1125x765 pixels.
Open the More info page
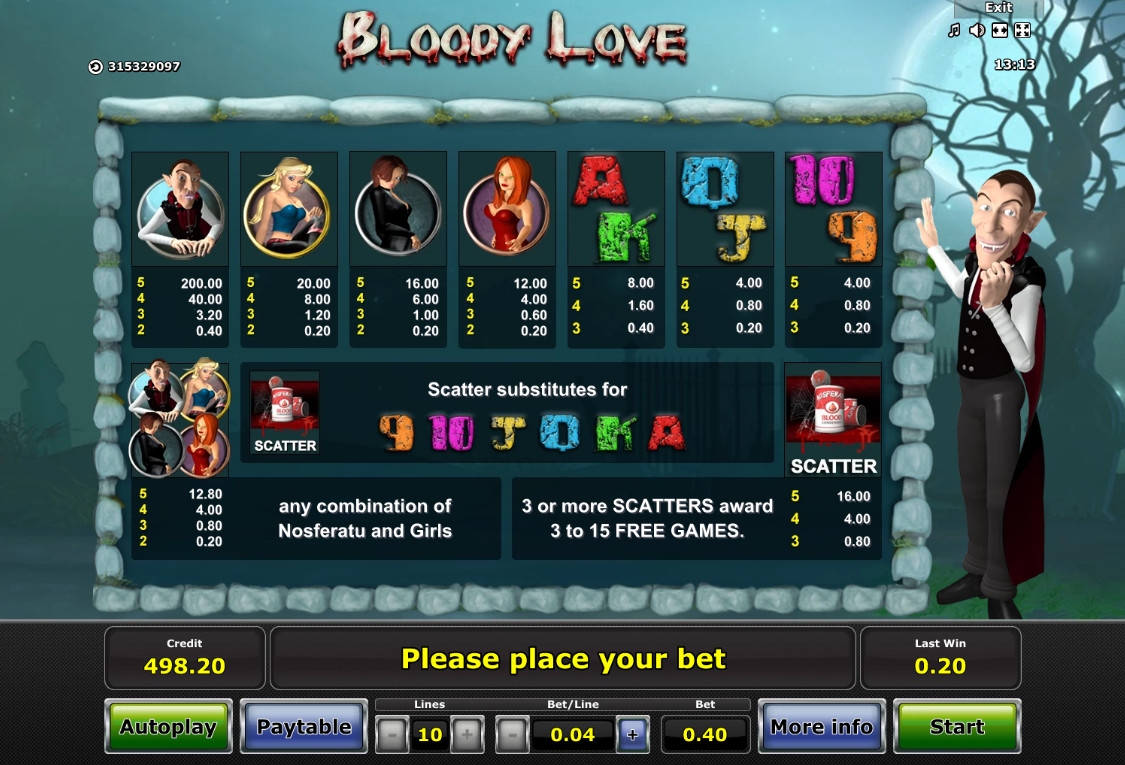pyautogui.click(x=821, y=727)
